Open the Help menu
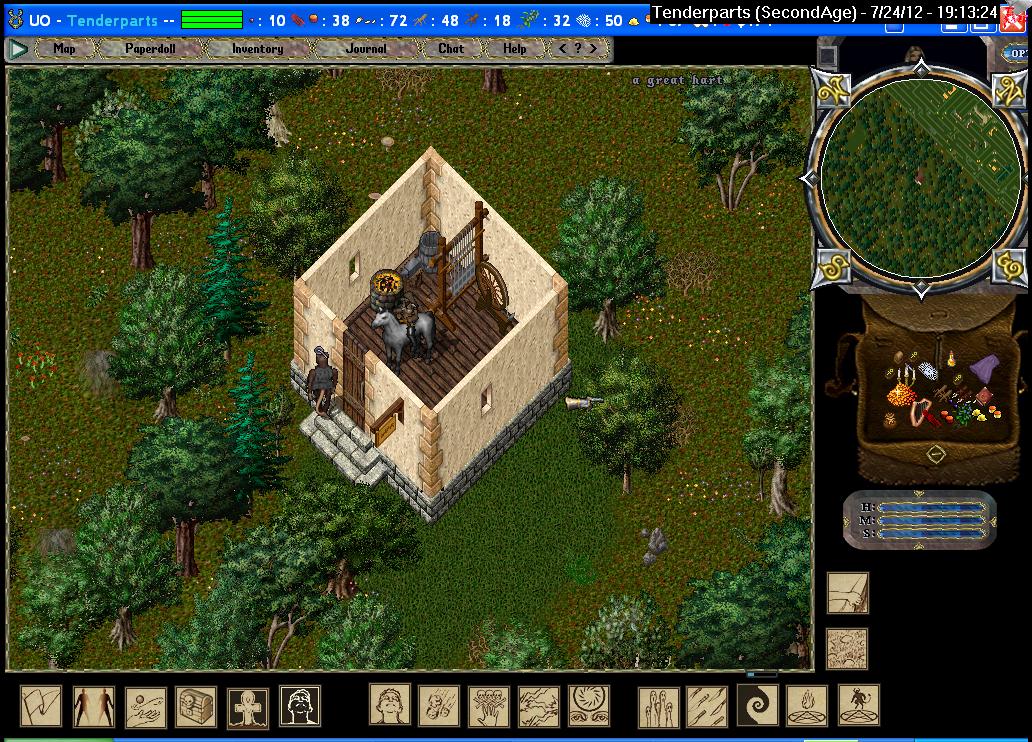The width and height of the screenshot is (1032, 742). [514, 48]
